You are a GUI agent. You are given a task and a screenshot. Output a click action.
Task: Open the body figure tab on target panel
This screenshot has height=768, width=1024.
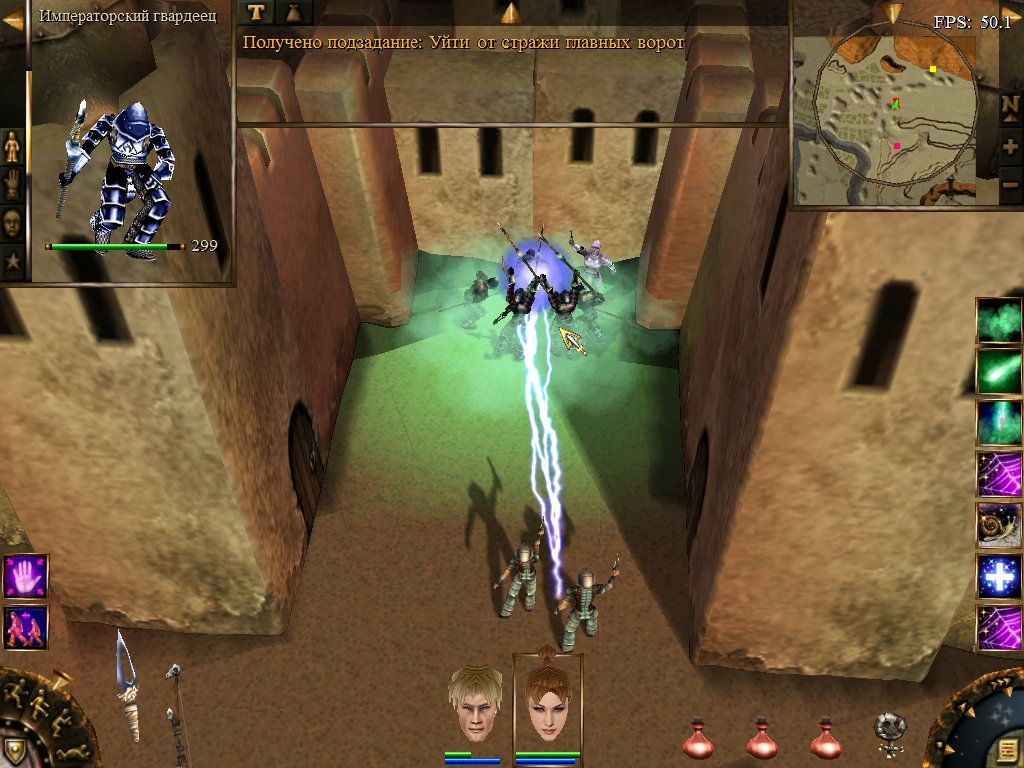12,147
